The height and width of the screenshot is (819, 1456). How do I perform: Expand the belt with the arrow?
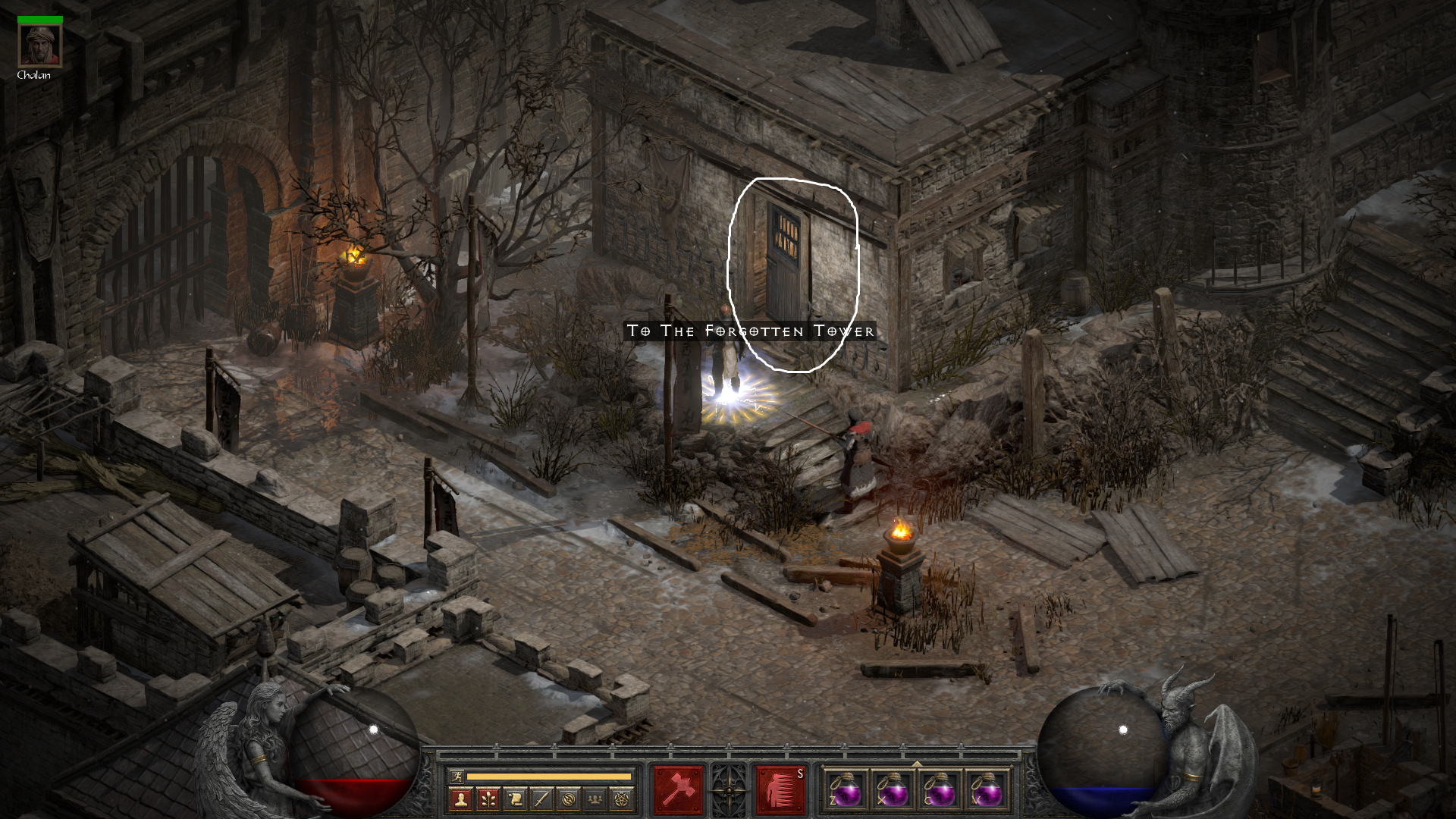point(917,763)
